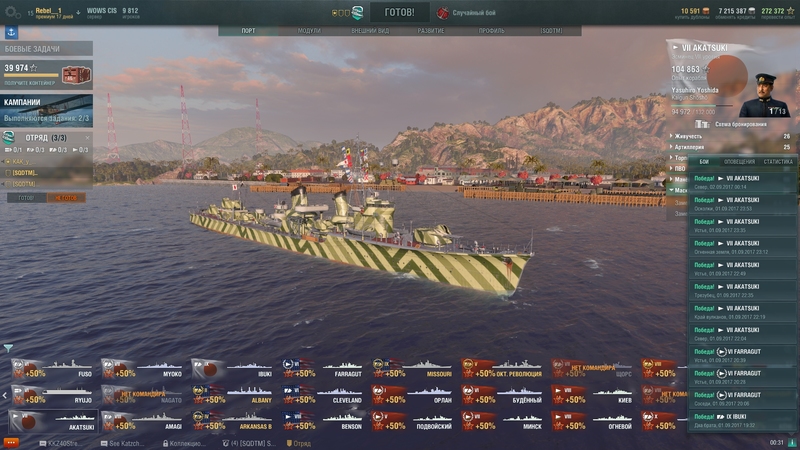800x450 pixels.
Task: Open the ОПОВЕЩЕНИЯ notifications tab
Action: (740, 161)
